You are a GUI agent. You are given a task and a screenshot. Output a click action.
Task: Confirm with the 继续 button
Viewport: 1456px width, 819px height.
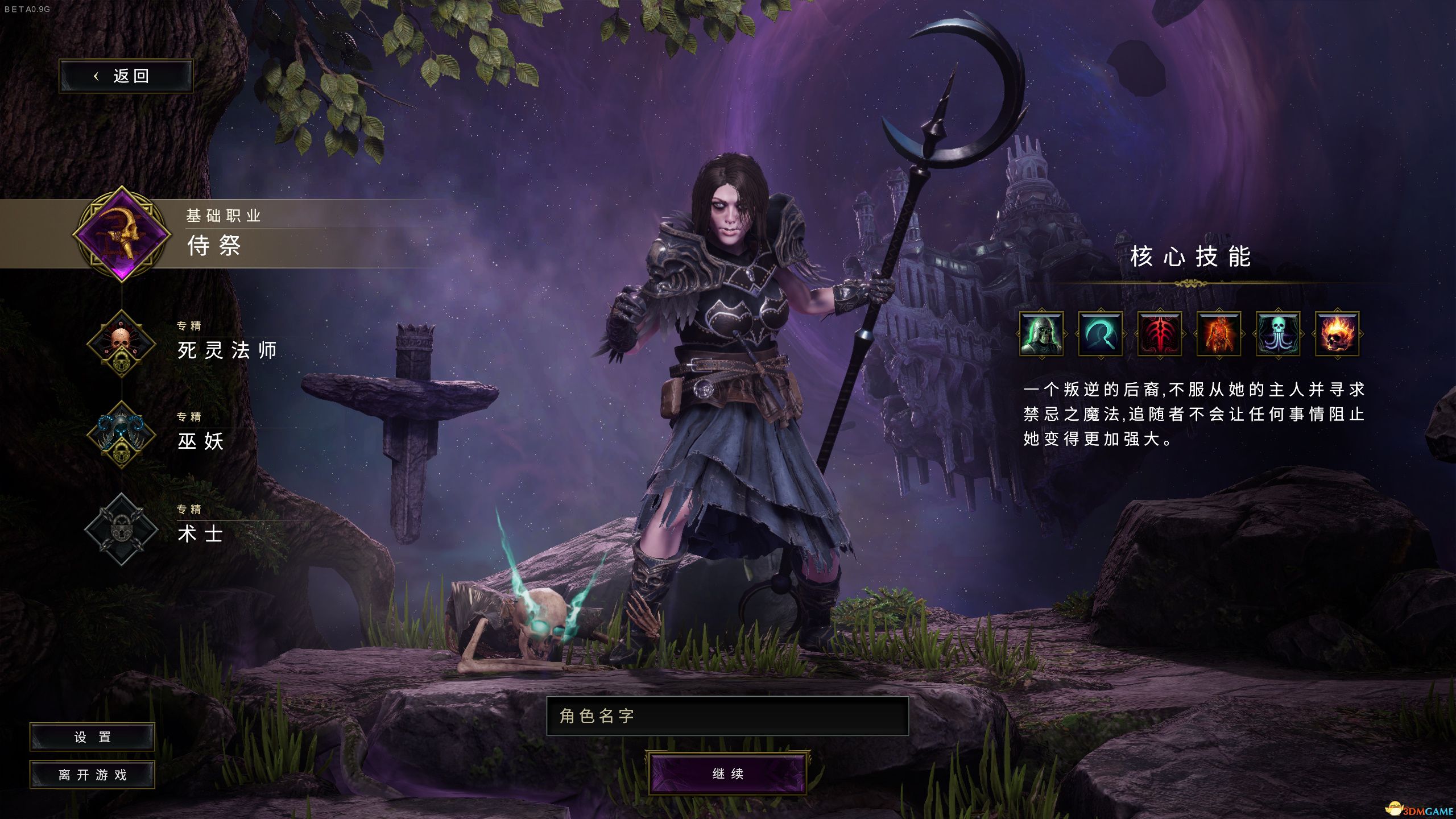[x=727, y=773]
